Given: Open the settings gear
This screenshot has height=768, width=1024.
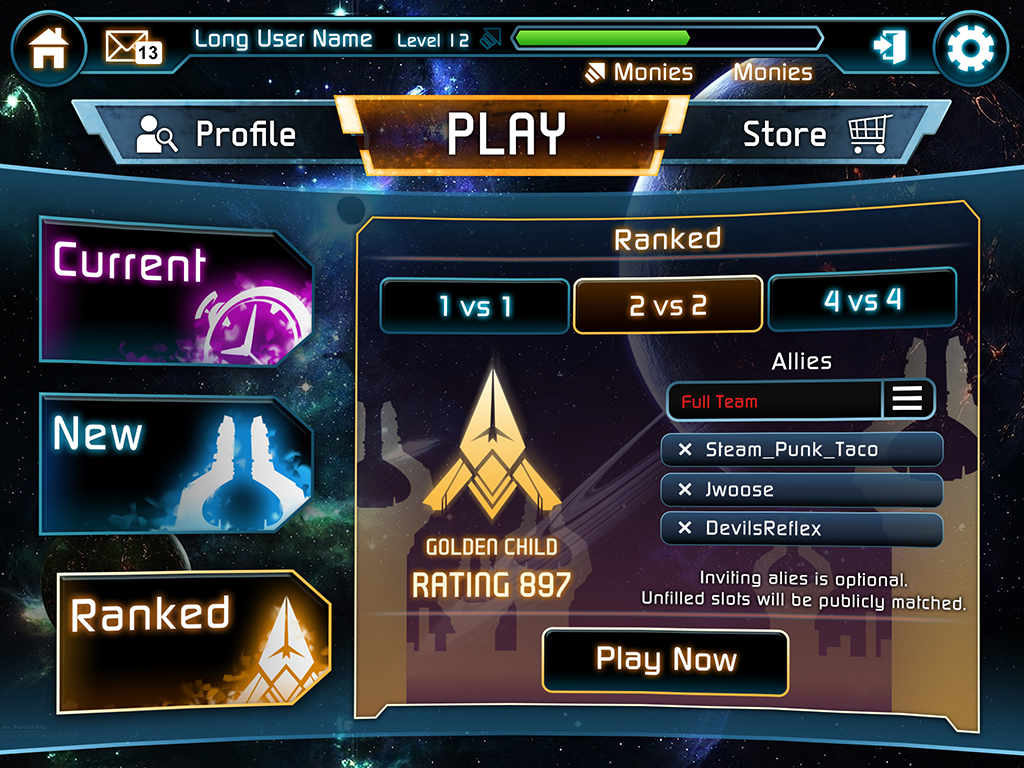Looking at the screenshot, I should (969, 47).
